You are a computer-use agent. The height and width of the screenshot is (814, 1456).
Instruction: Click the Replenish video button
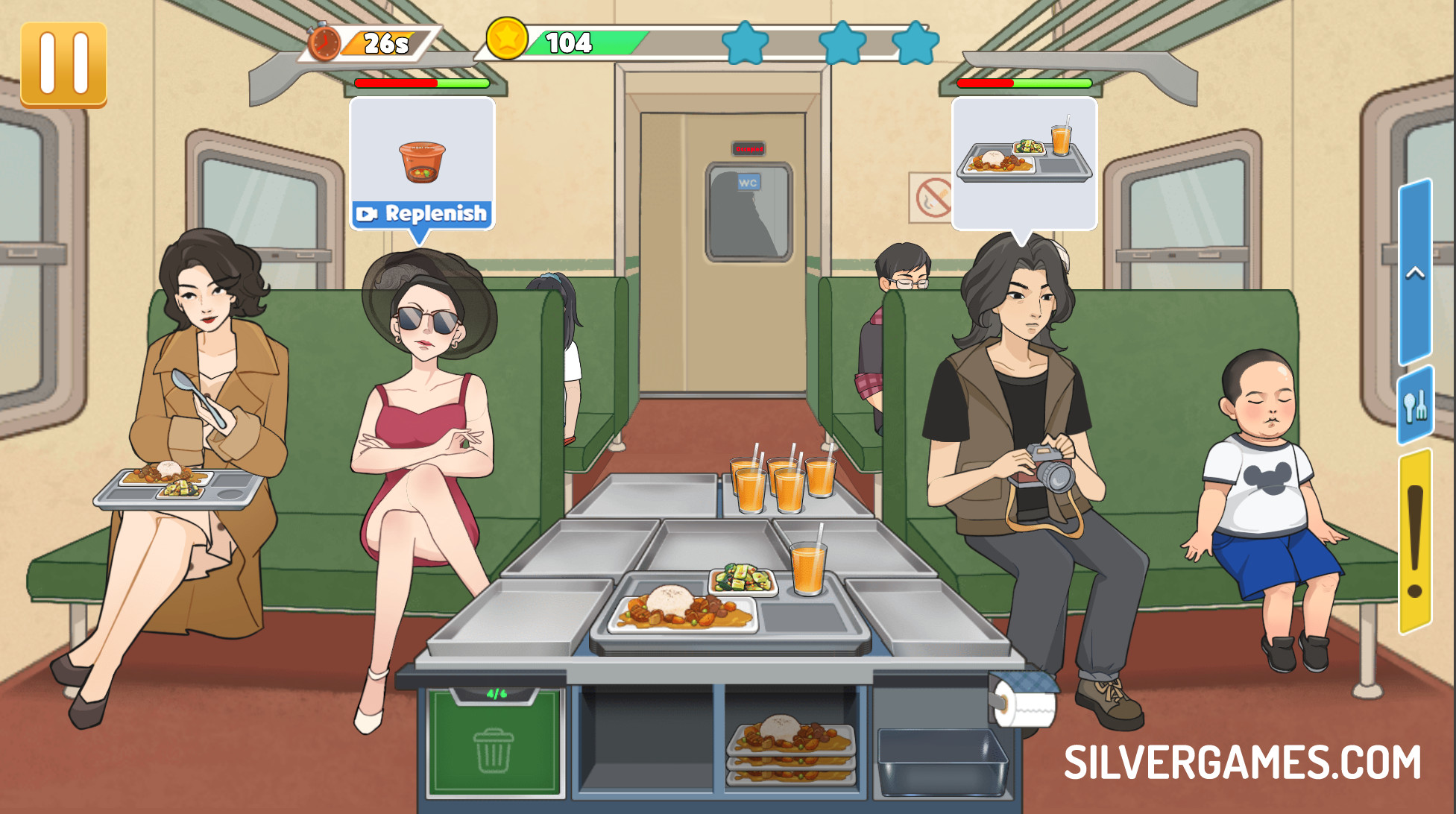(422, 214)
